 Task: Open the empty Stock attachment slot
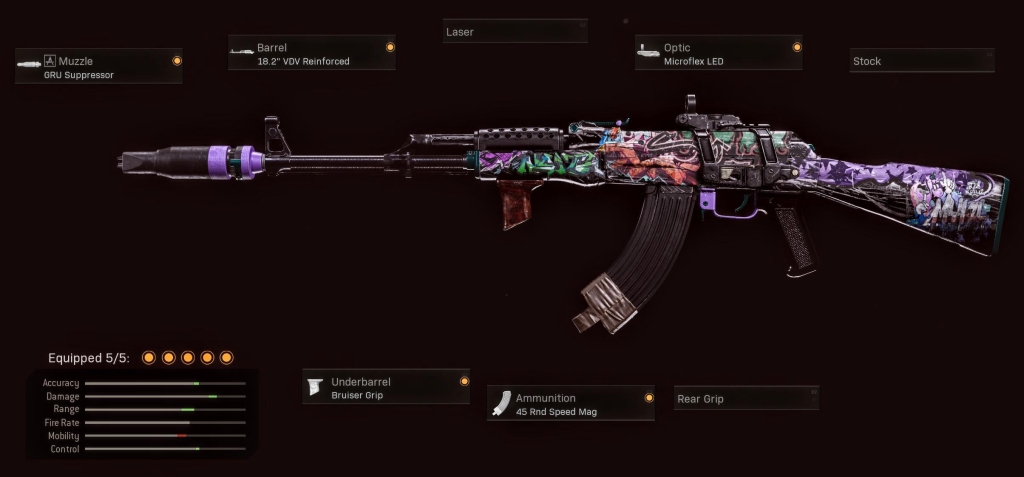(921, 61)
